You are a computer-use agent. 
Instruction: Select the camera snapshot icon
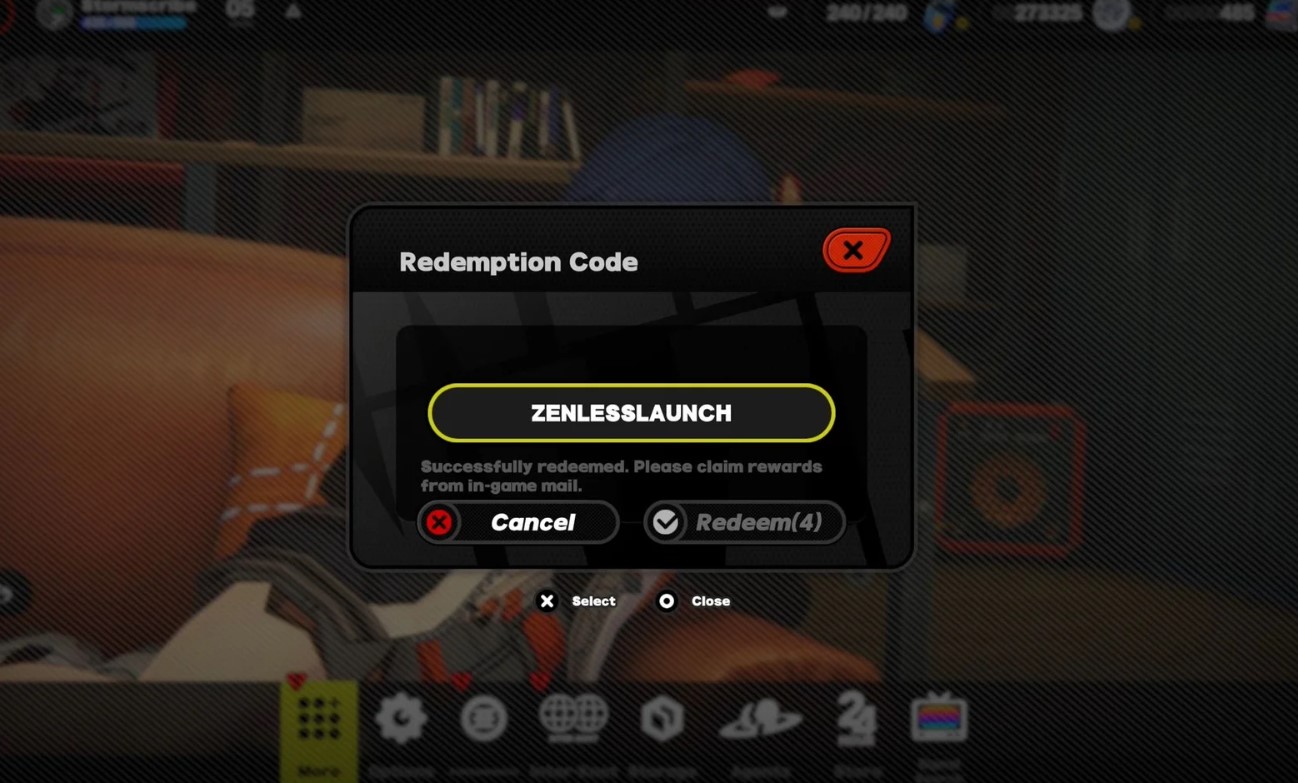[485, 716]
